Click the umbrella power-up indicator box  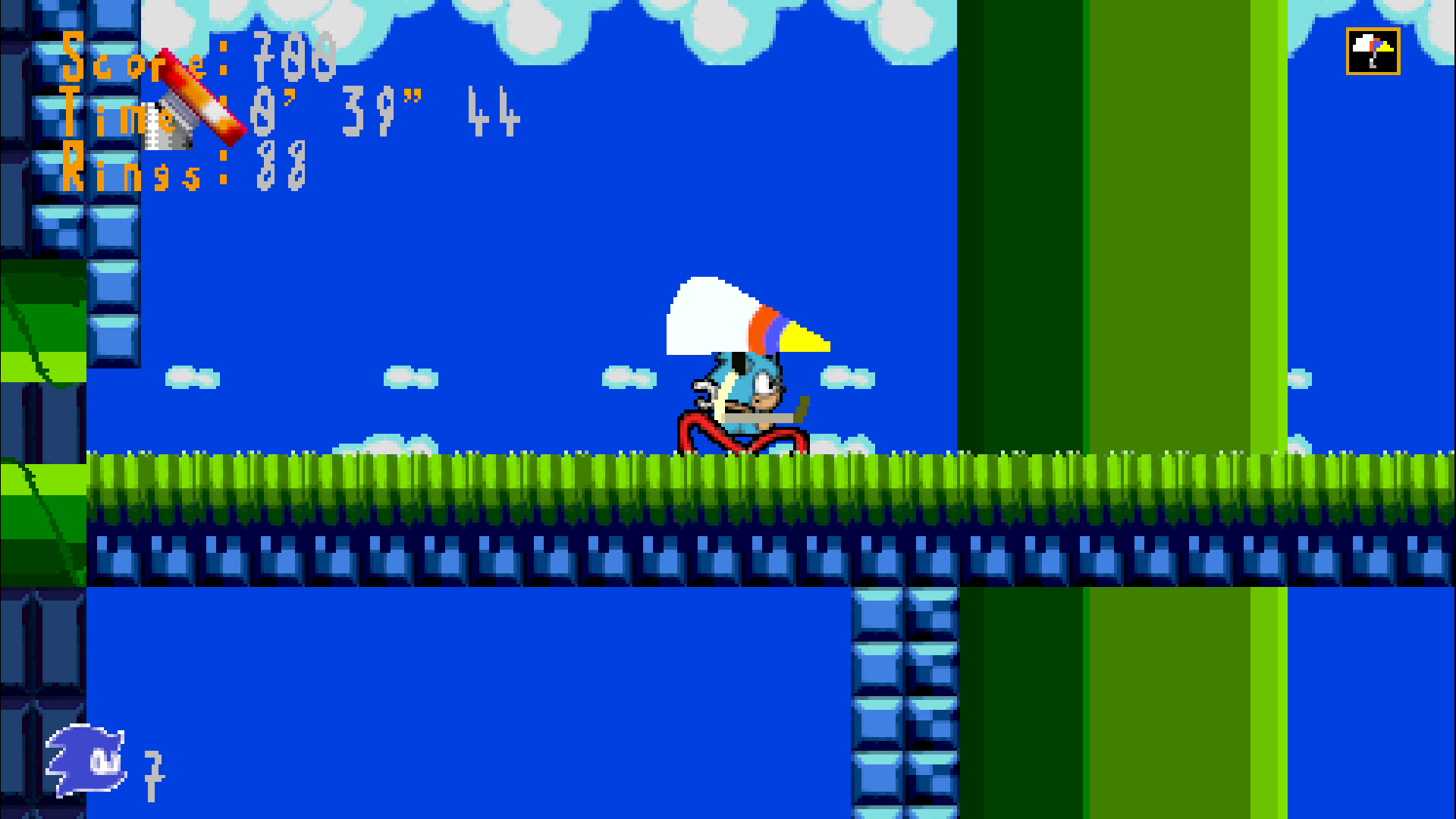click(1372, 52)
